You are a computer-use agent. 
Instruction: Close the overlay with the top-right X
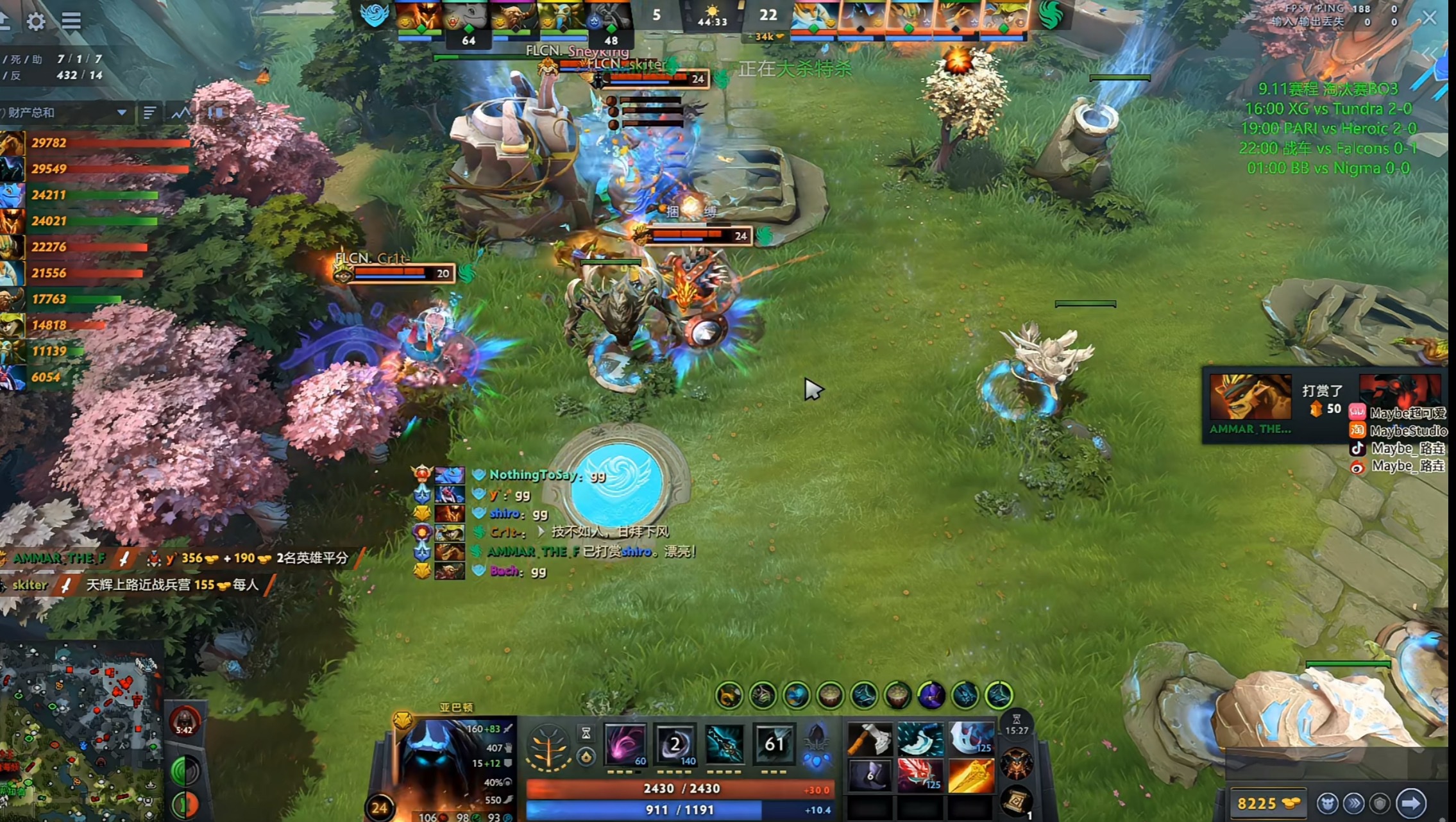pos(1430,18)
